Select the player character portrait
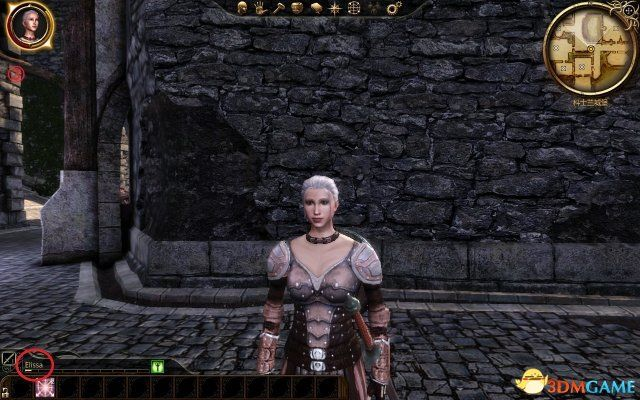The width and height of the screenshot is (640, 400). pyautogui.click(x=29, y=26)
